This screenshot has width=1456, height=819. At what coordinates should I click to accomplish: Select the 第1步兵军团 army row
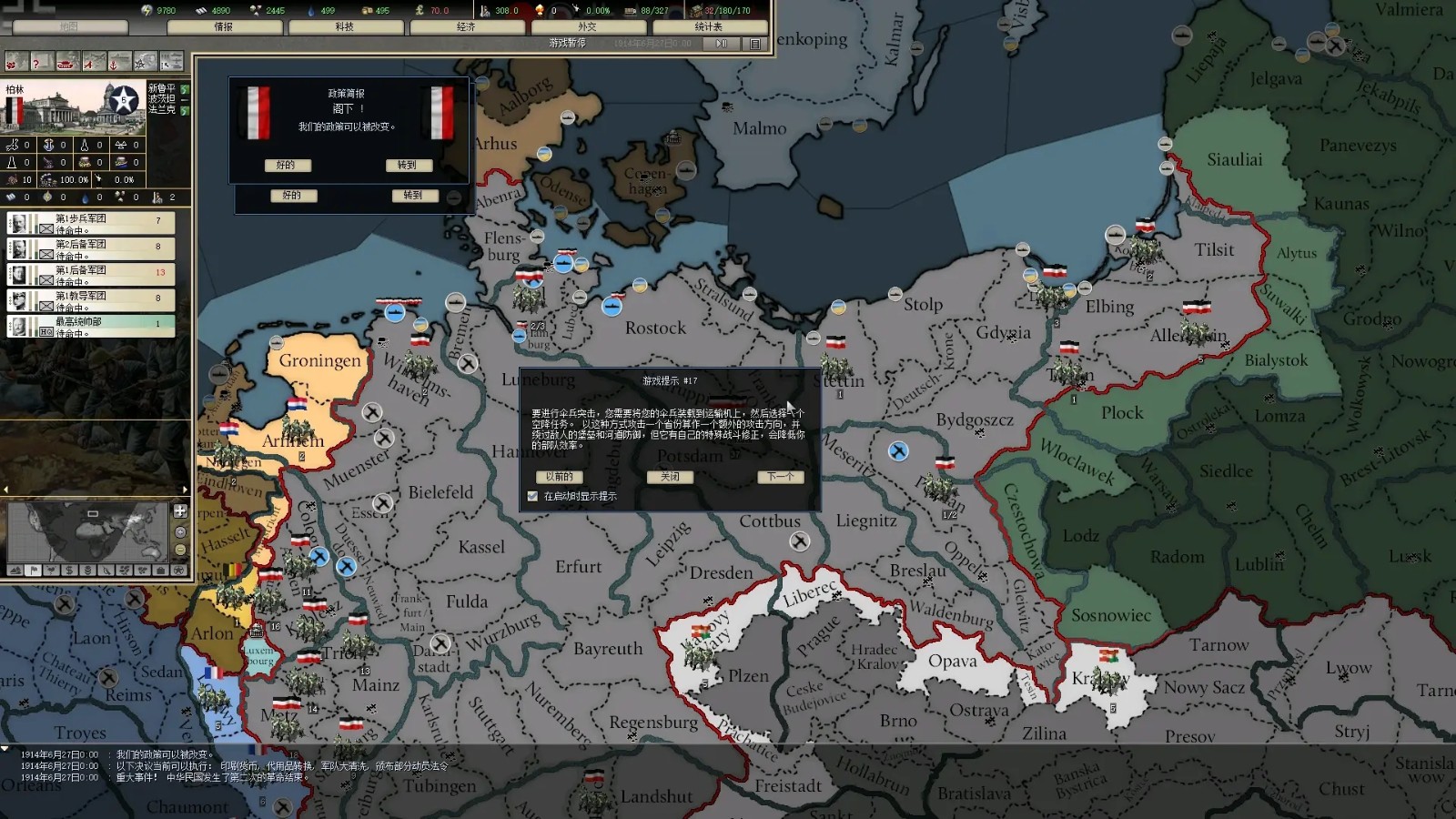pos(91,223)
